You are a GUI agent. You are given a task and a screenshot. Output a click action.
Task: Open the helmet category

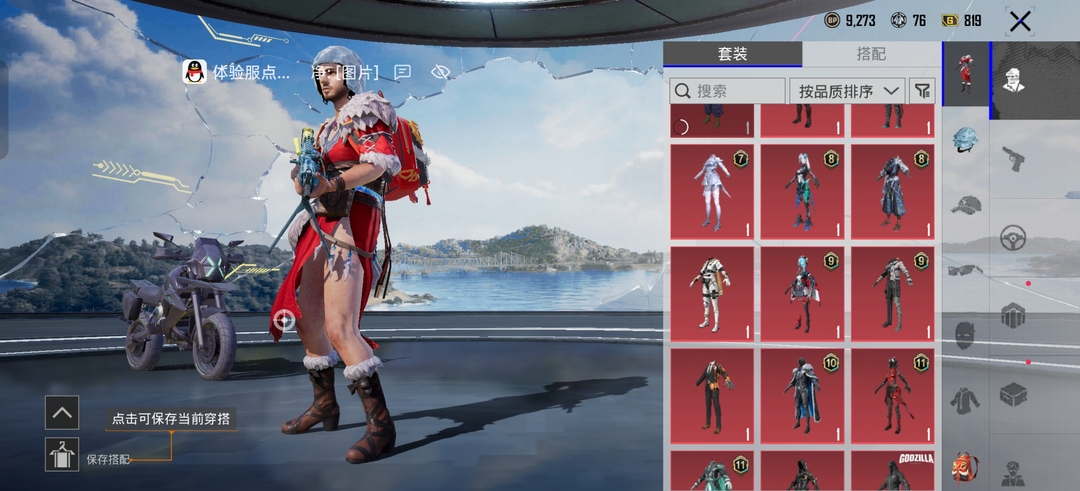point(965,141)
